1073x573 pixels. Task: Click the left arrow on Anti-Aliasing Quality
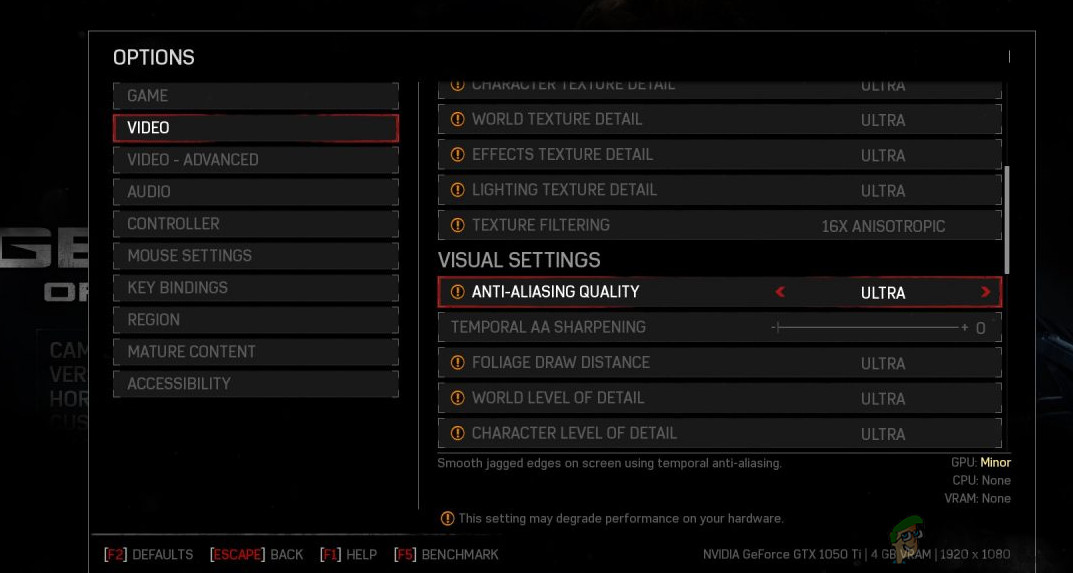point(780,292)
